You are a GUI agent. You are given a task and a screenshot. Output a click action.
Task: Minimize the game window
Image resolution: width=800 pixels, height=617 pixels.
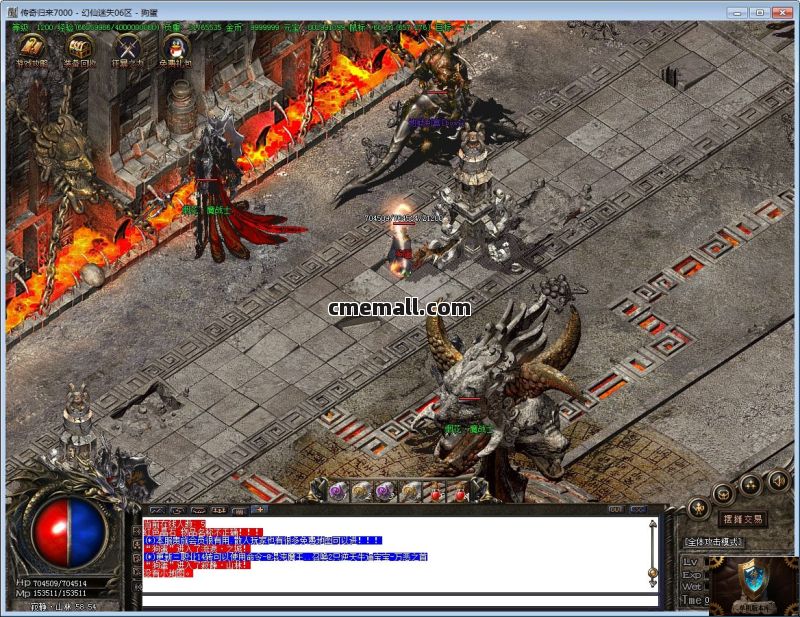tap(735, 12)
